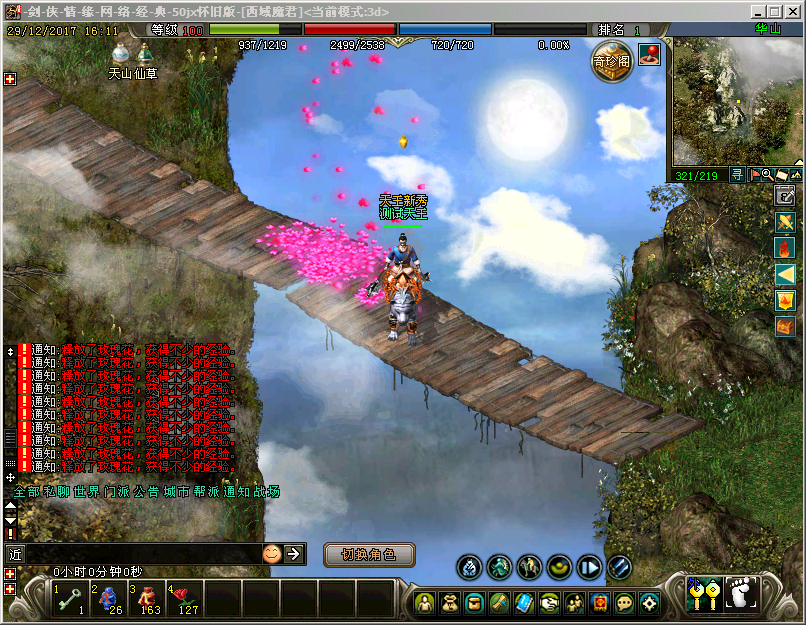Open the emoji smiley picker in chat
The width and height of the screenshot is (806, 625).
[272, 553]
